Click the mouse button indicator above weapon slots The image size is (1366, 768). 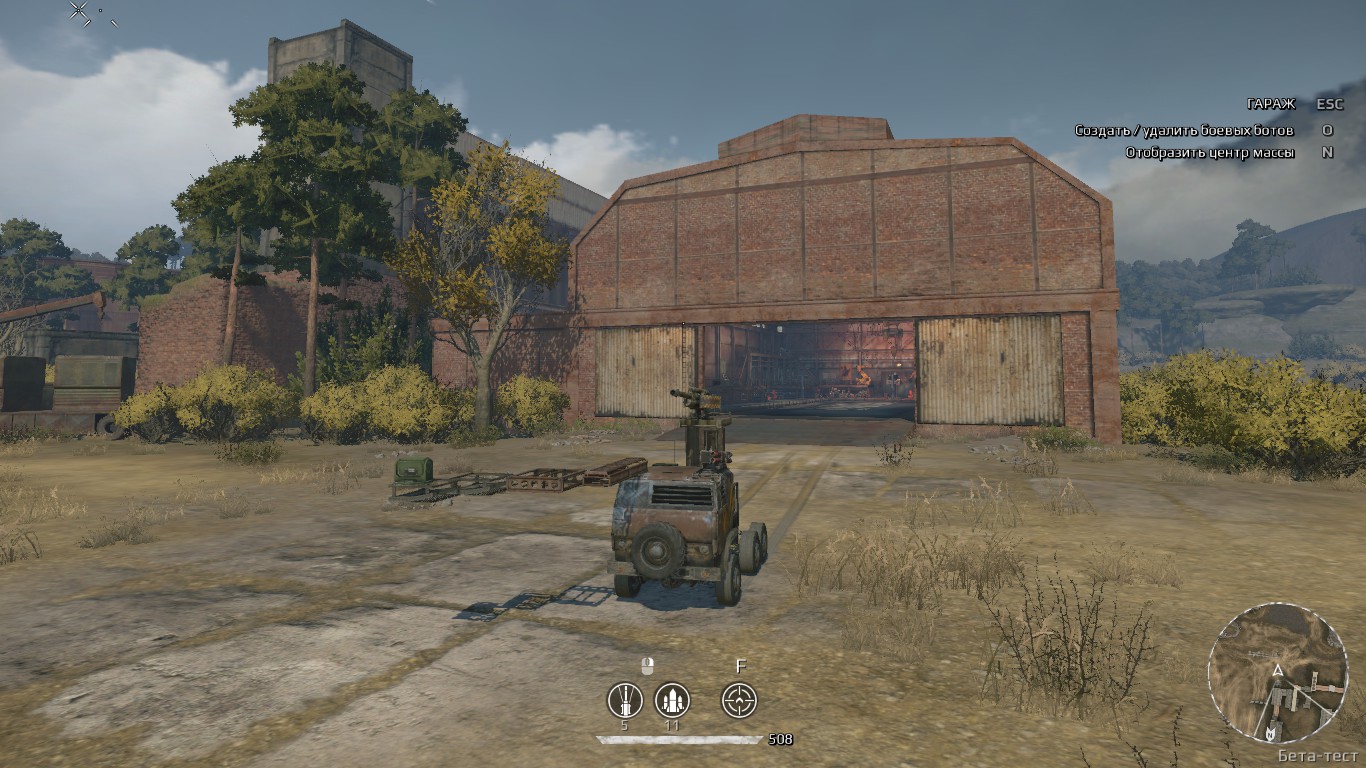click(x=647, y=665)
